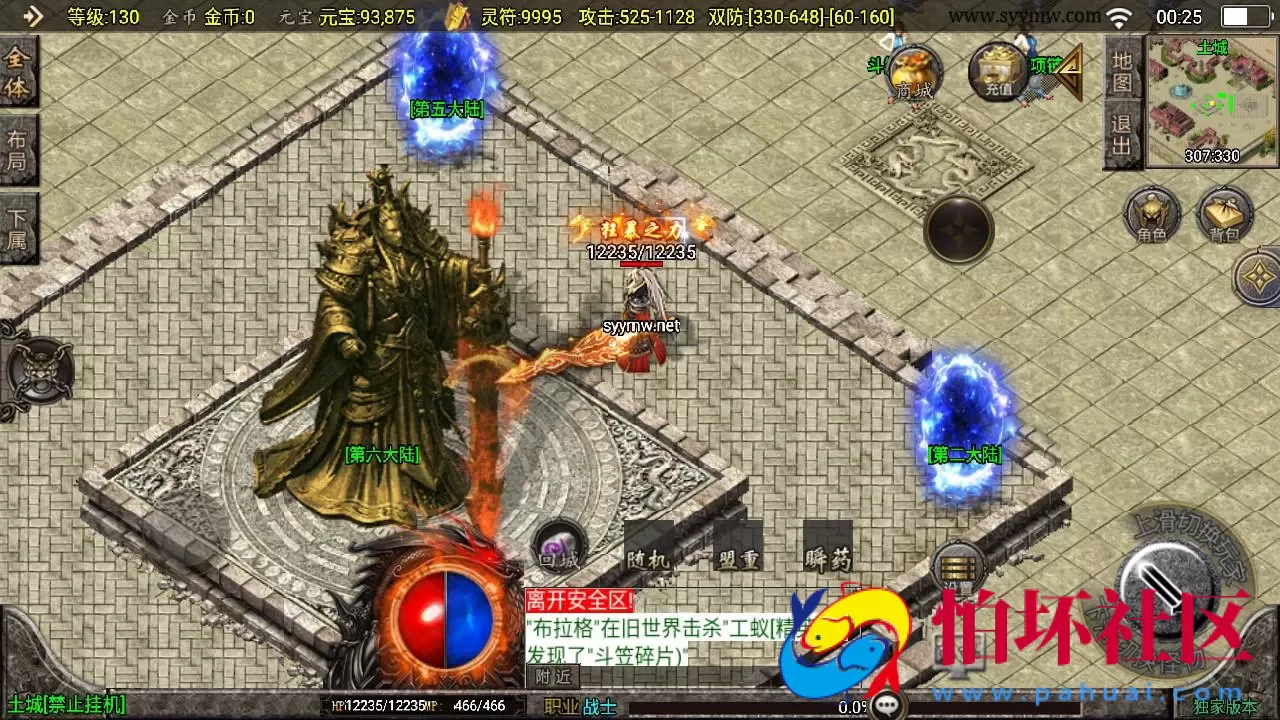The height and width of the screenshot is (720, 1280).
Task: Open the 商城 shop cart icon
Action: coord(913,72)
